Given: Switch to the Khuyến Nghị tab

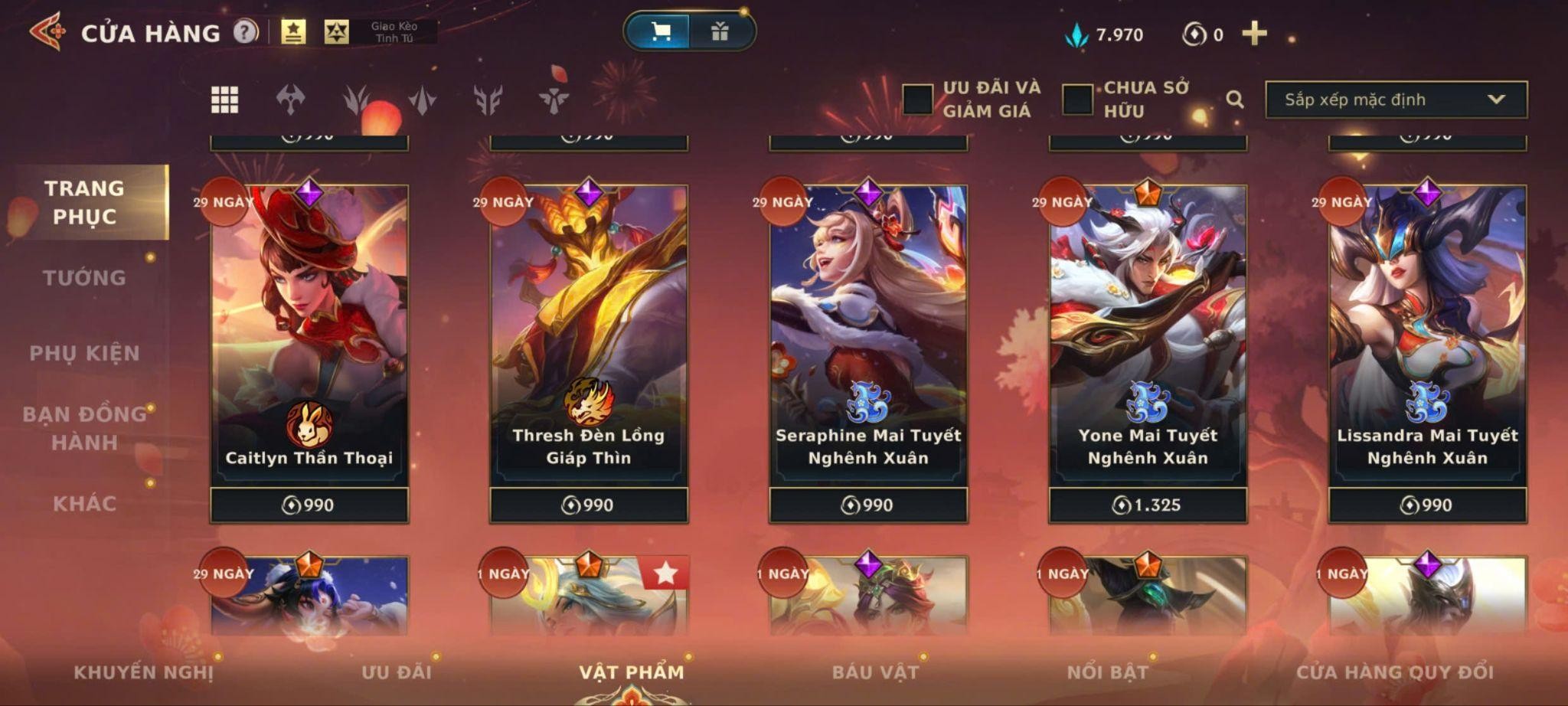Looking at the screenshot, I should (x=143, y=672).
